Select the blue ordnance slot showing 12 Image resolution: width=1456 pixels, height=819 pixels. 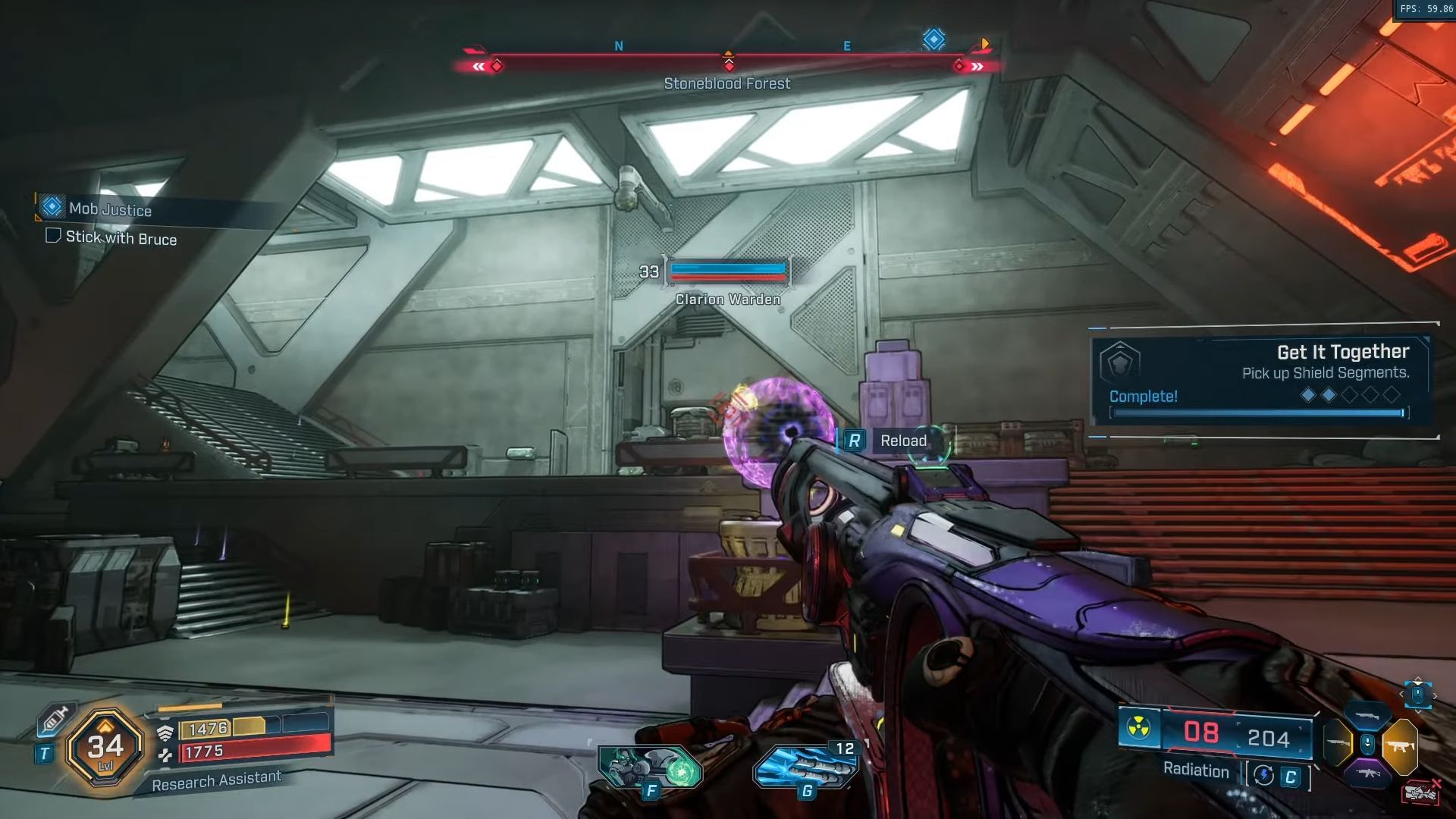805,766
